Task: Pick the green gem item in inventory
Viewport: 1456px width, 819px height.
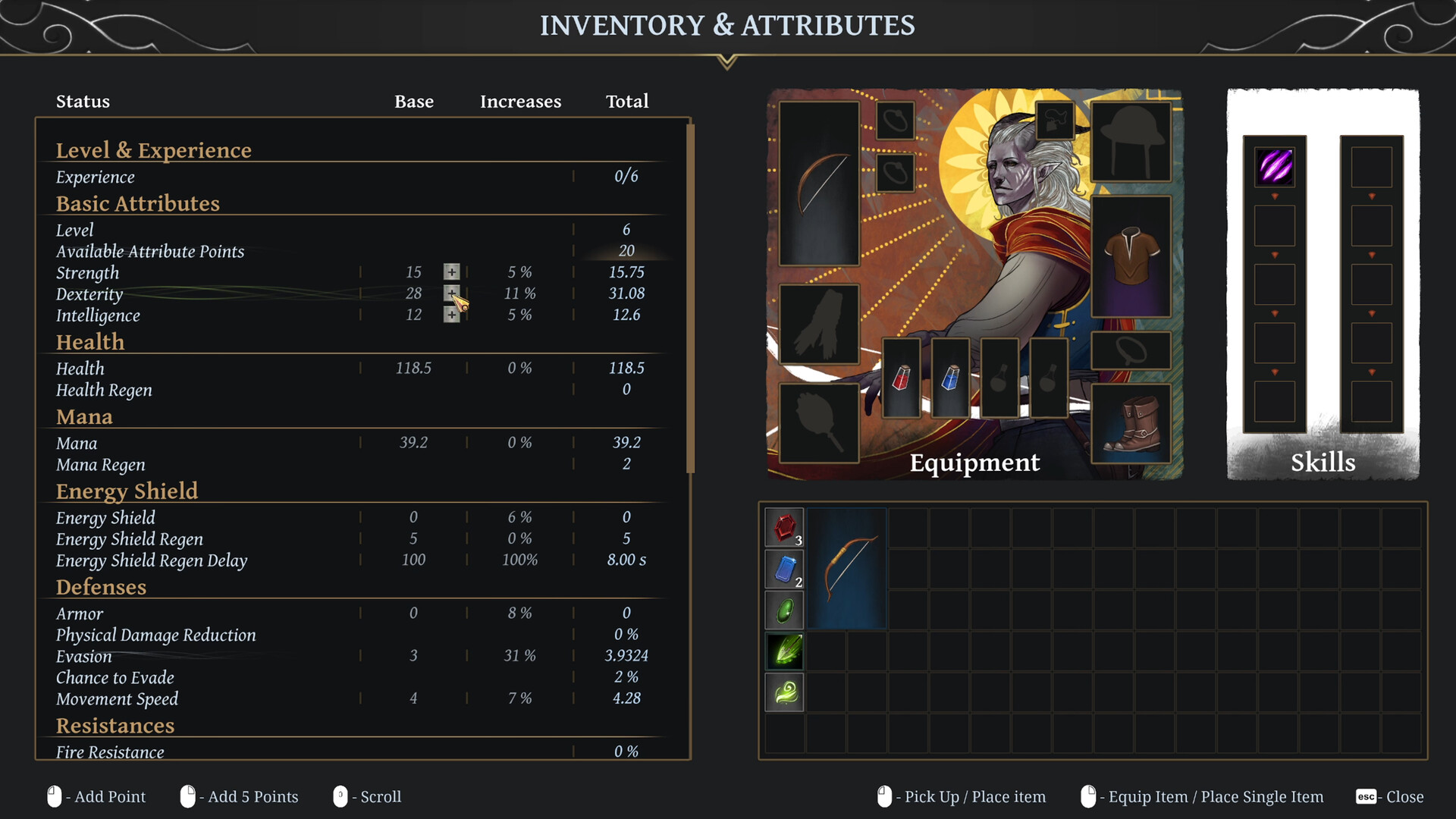Action: [x=784, y=610]
